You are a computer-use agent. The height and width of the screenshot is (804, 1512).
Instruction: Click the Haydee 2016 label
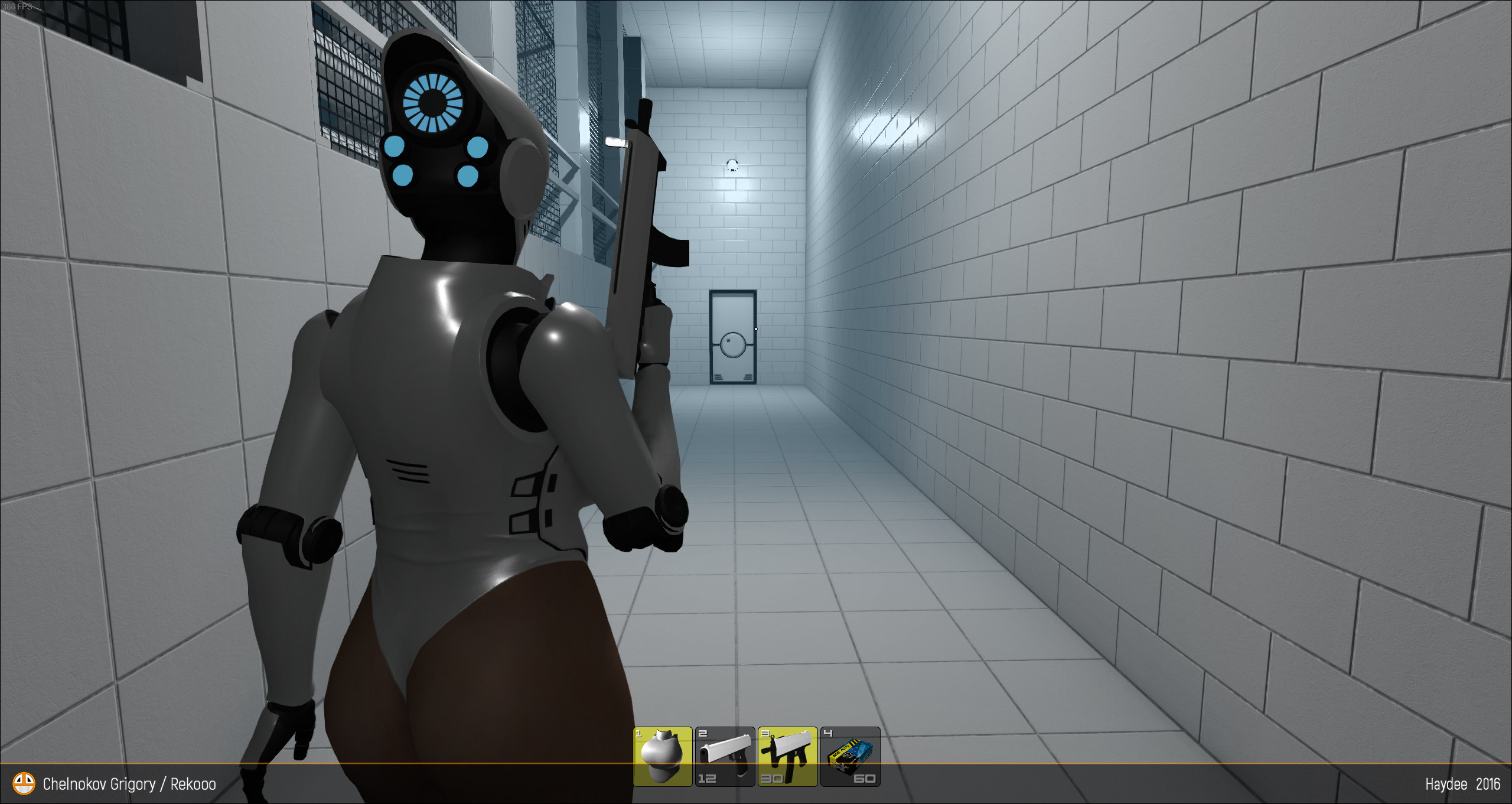point(1459,784)
